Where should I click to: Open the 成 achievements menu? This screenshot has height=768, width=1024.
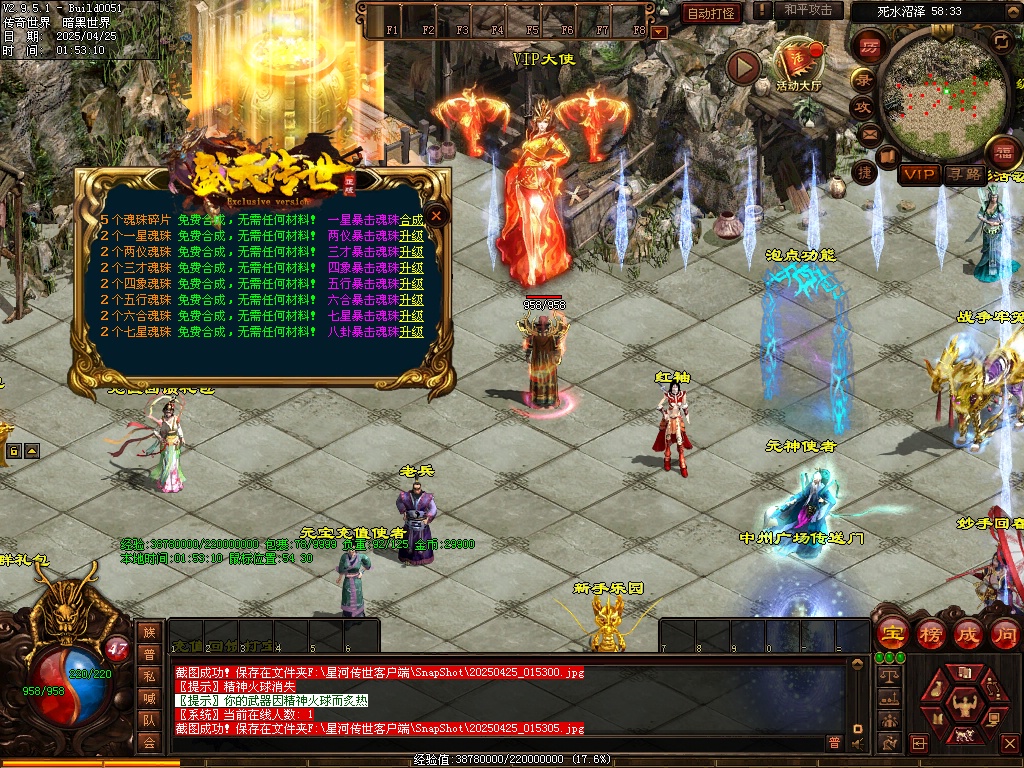(x=968, y=634)
